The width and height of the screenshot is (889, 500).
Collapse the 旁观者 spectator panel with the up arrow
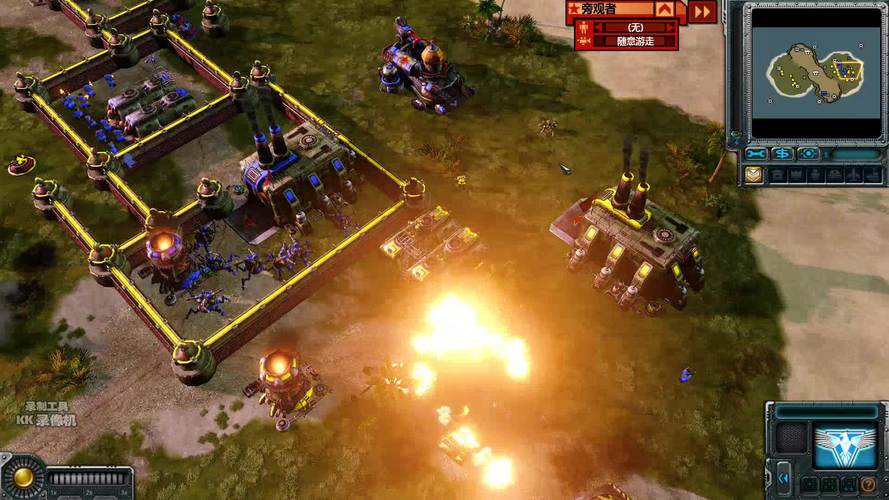click(666, 9)
